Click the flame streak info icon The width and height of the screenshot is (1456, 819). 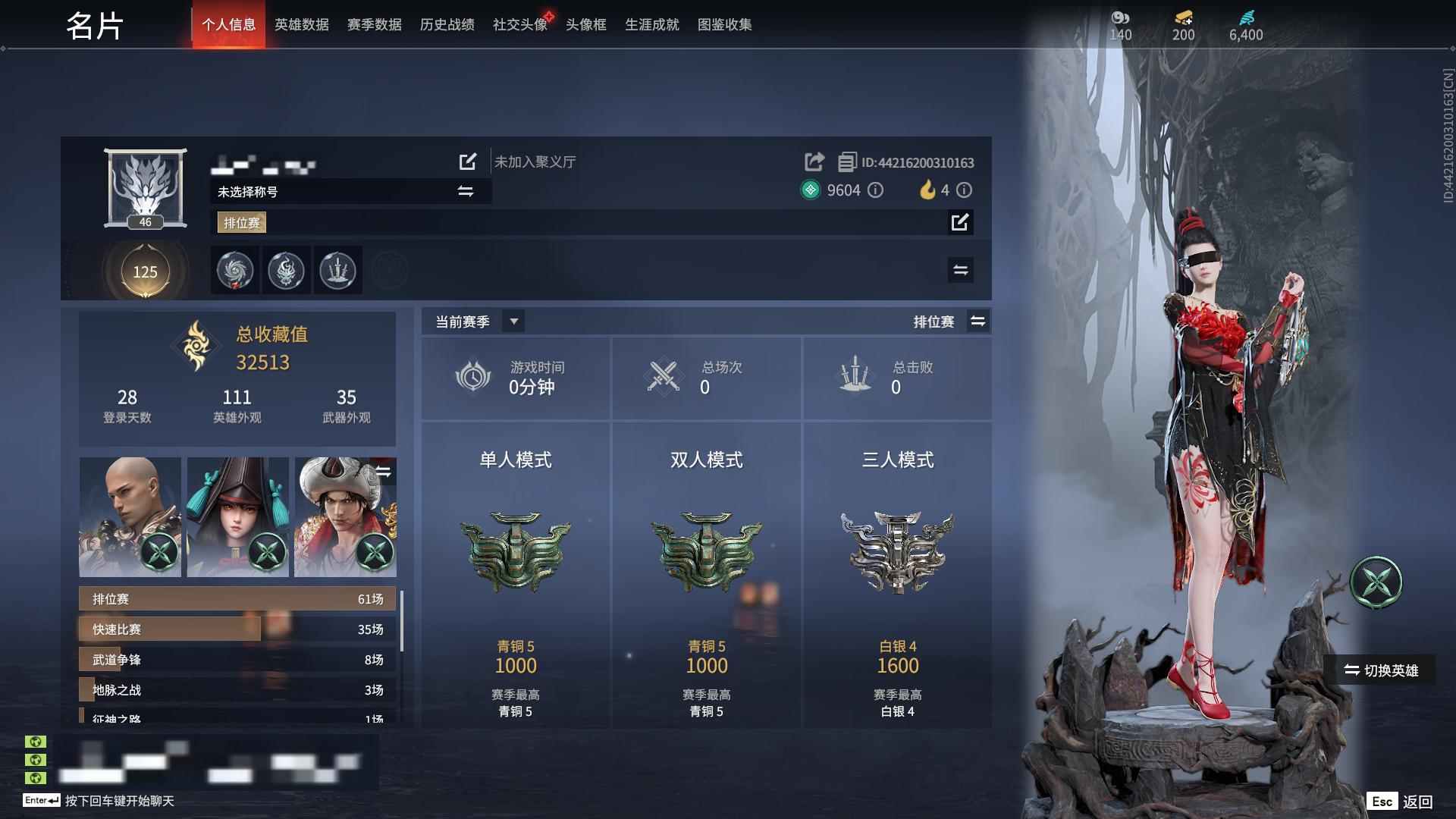pos(963,190)
